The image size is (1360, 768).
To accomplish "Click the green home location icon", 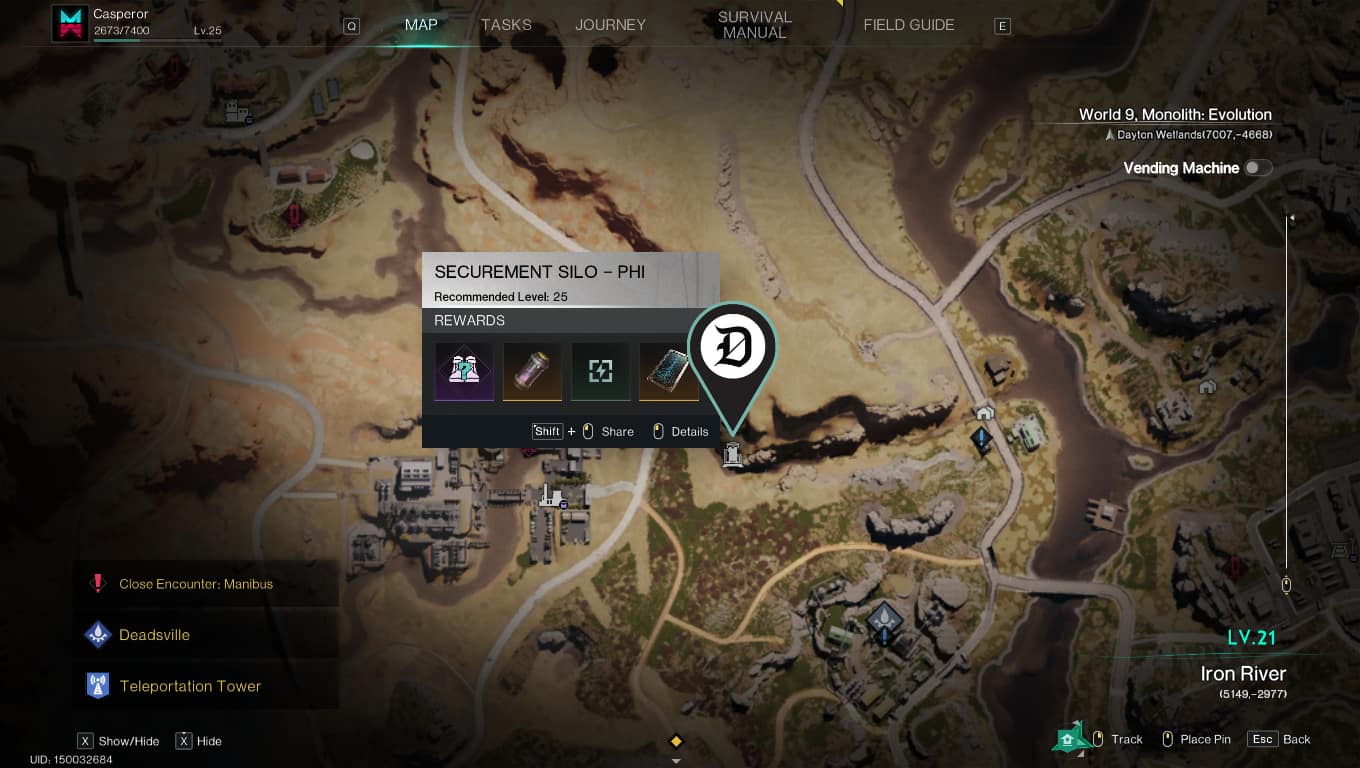I will pos(1069,738).
